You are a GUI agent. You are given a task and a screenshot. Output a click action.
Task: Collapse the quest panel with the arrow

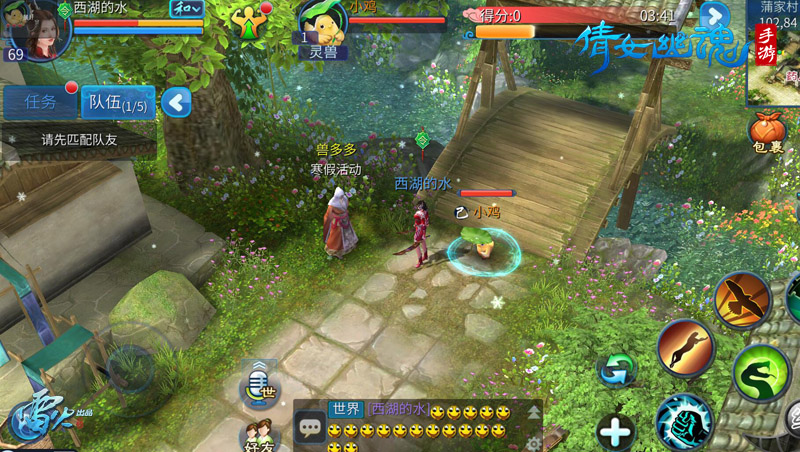[177, 102]
